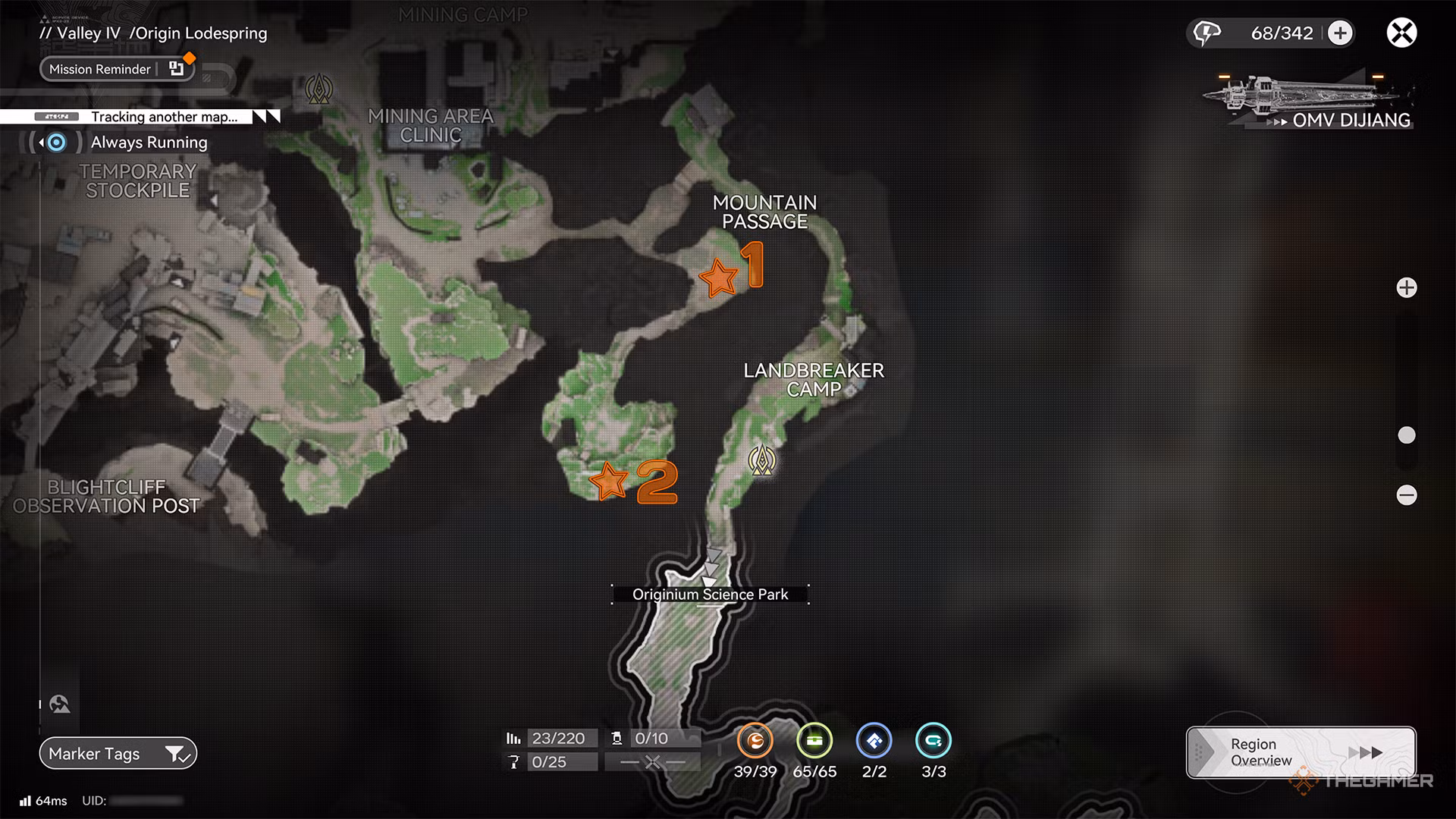Click the teal 3/3 collectible tracker icon
The height and width of the screenshot is (819, 1456).
(x=934, y=742)
